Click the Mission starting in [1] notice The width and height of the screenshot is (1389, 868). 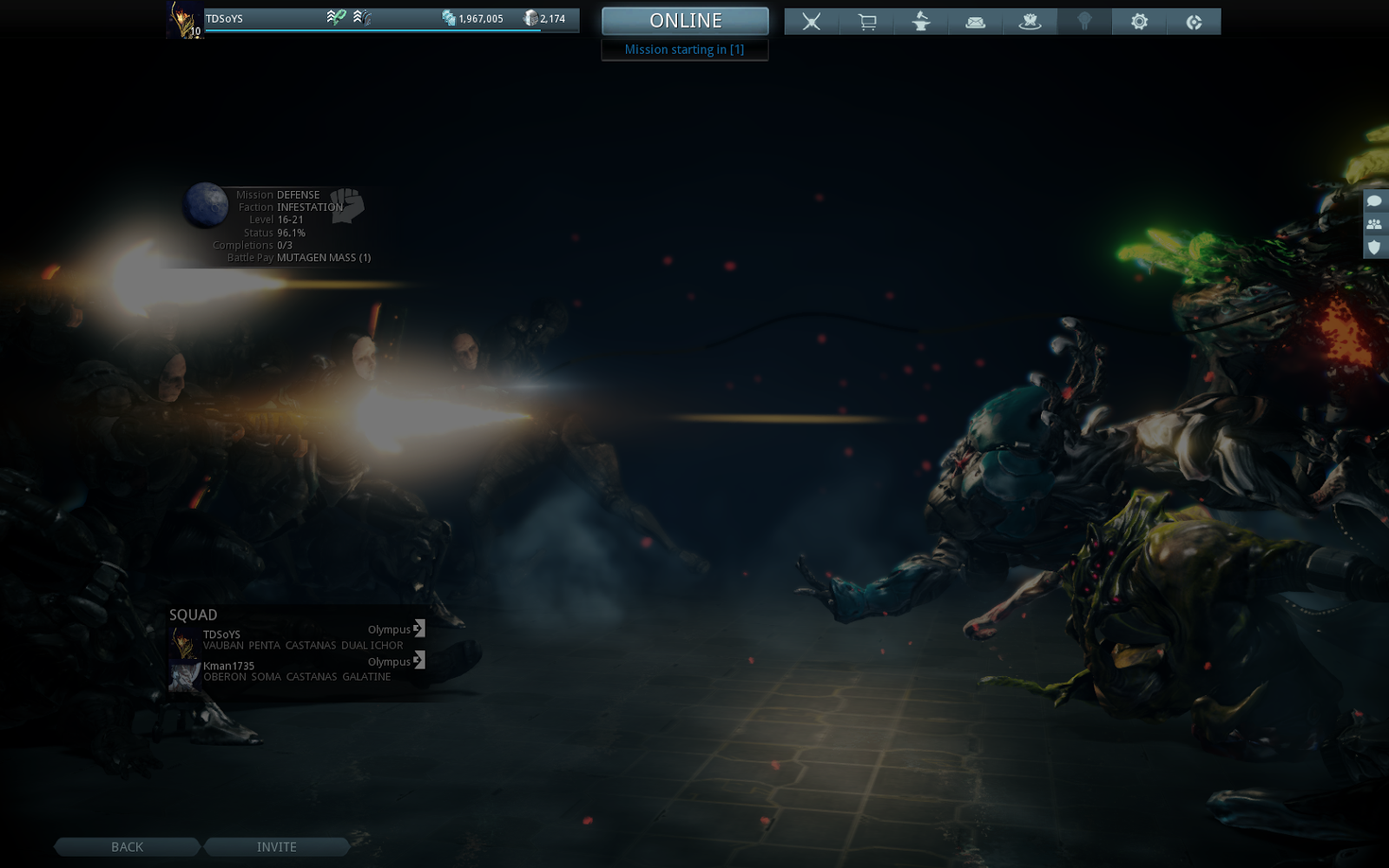[x=685, y=49]
